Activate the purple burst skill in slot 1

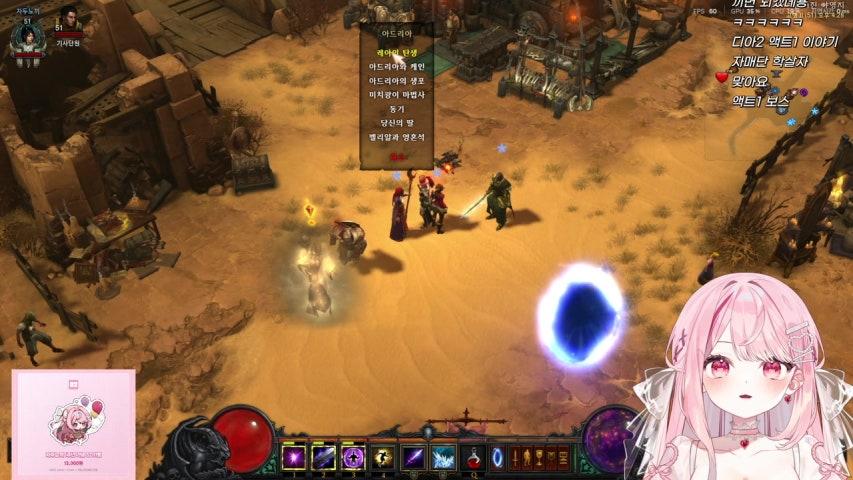click(x=294, y=458)
